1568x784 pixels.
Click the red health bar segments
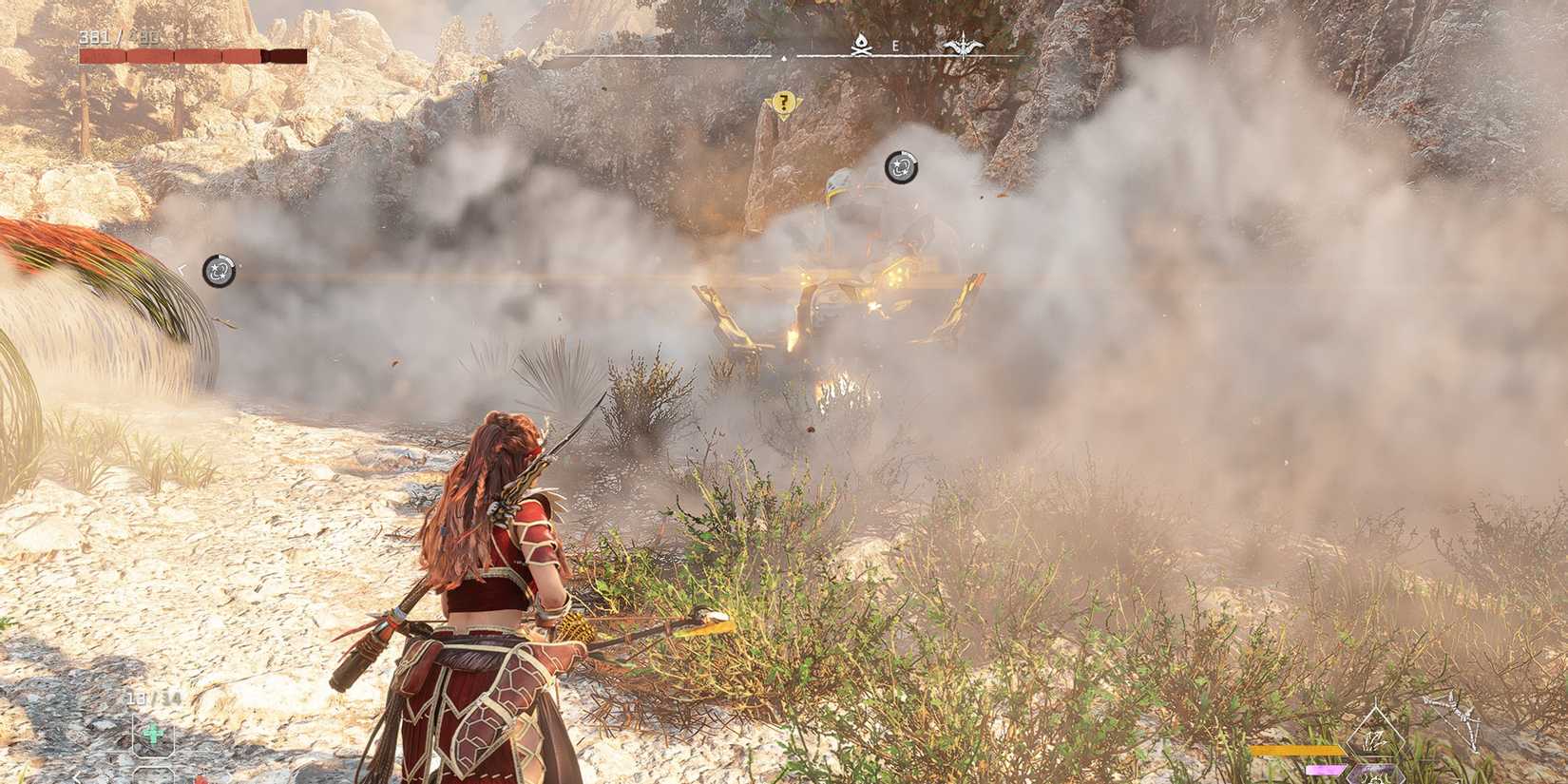171,55
